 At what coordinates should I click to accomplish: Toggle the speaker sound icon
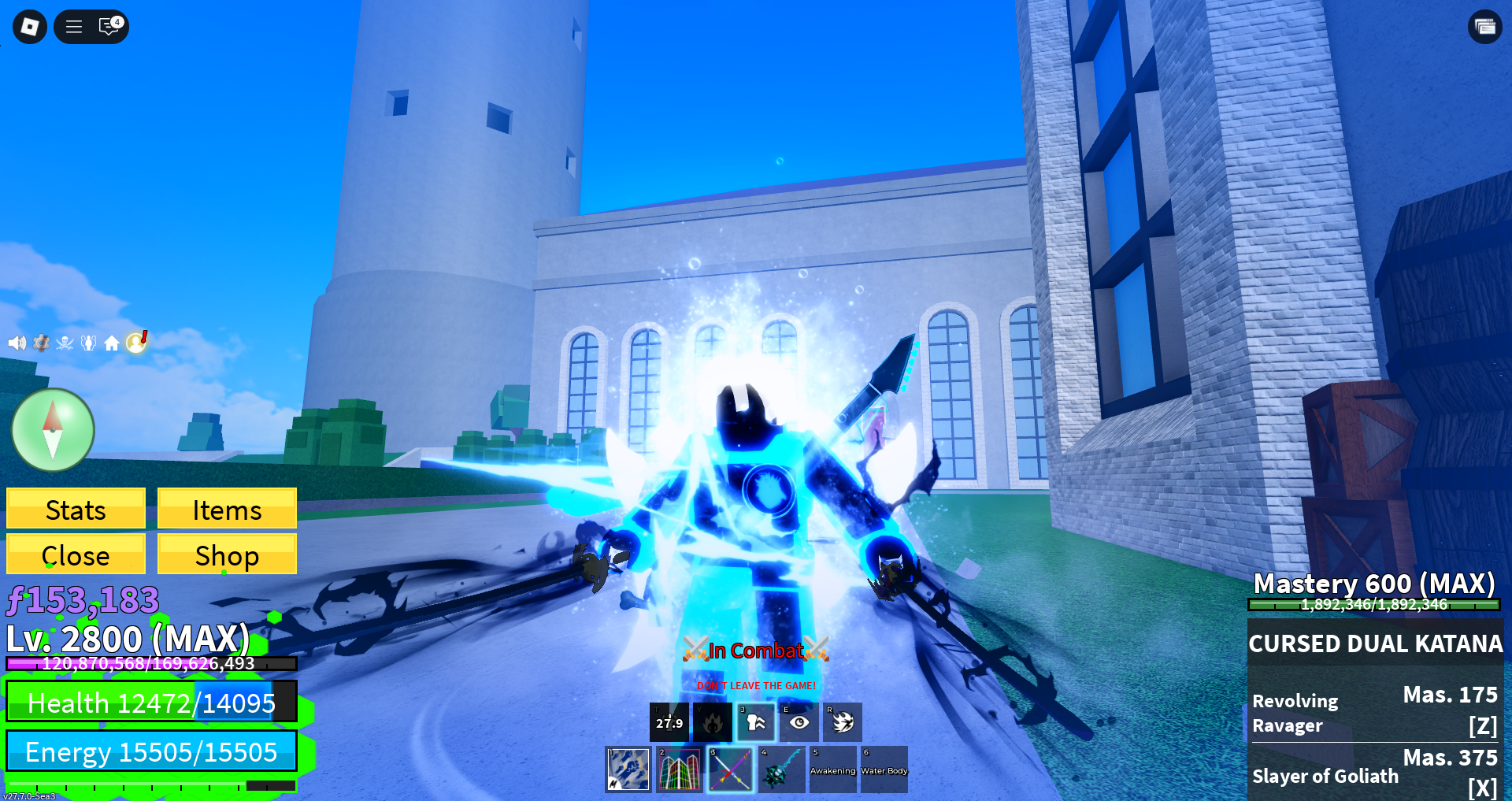17,343
